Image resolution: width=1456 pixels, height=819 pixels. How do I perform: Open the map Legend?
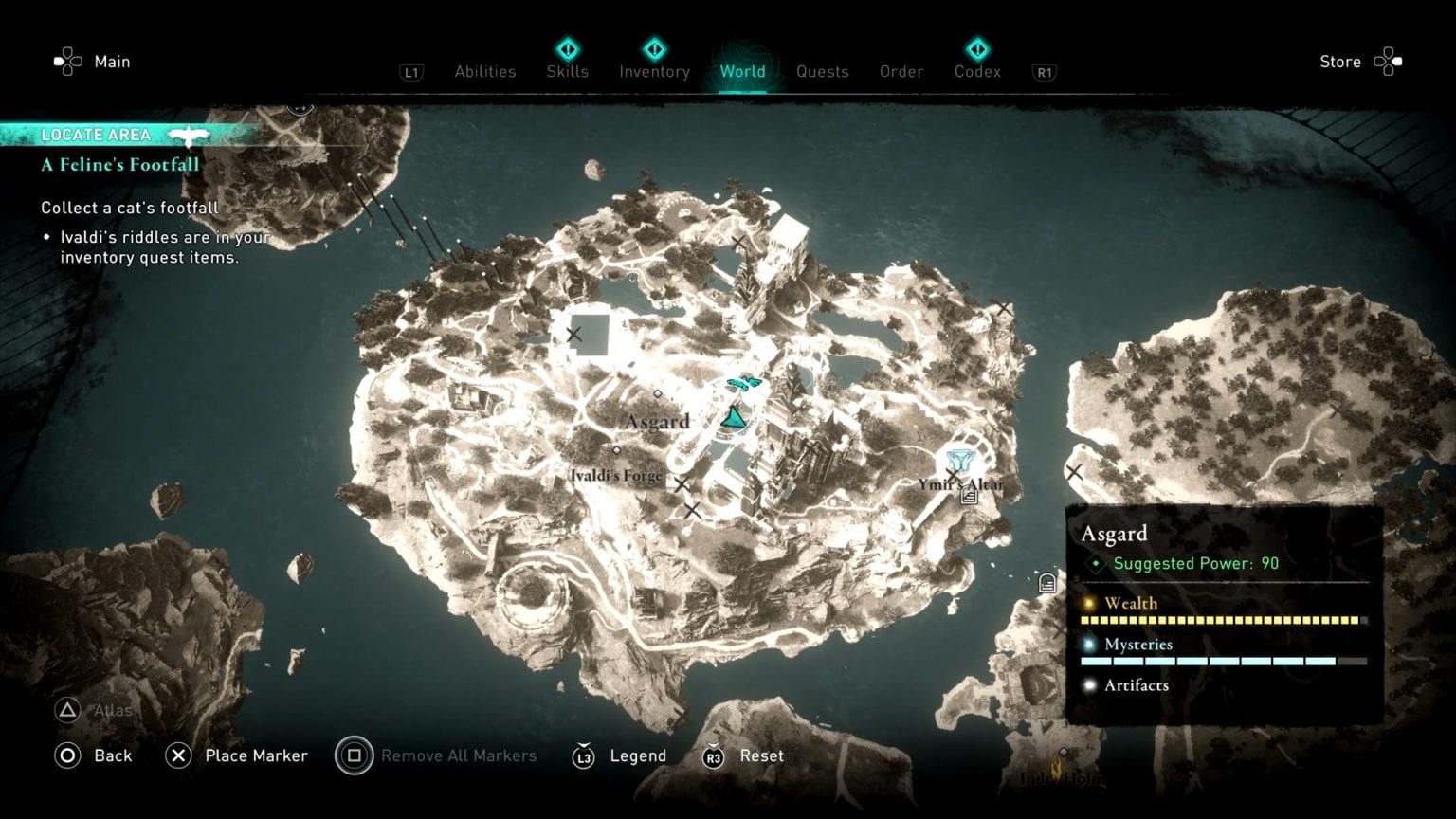(x=638, y=755)
